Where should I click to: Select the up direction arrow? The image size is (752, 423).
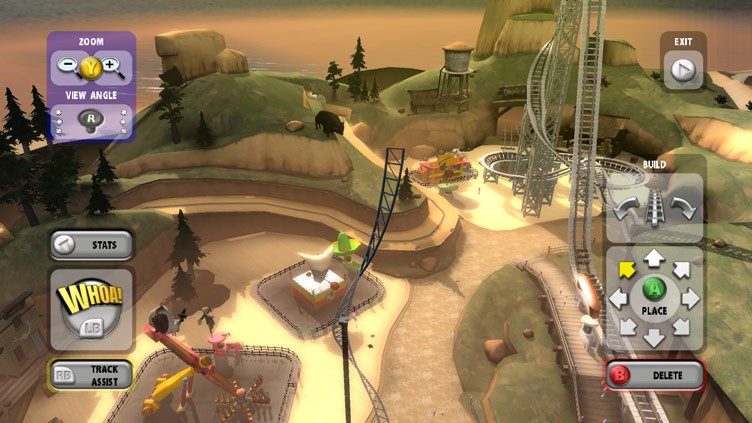[x=655, y=260]
